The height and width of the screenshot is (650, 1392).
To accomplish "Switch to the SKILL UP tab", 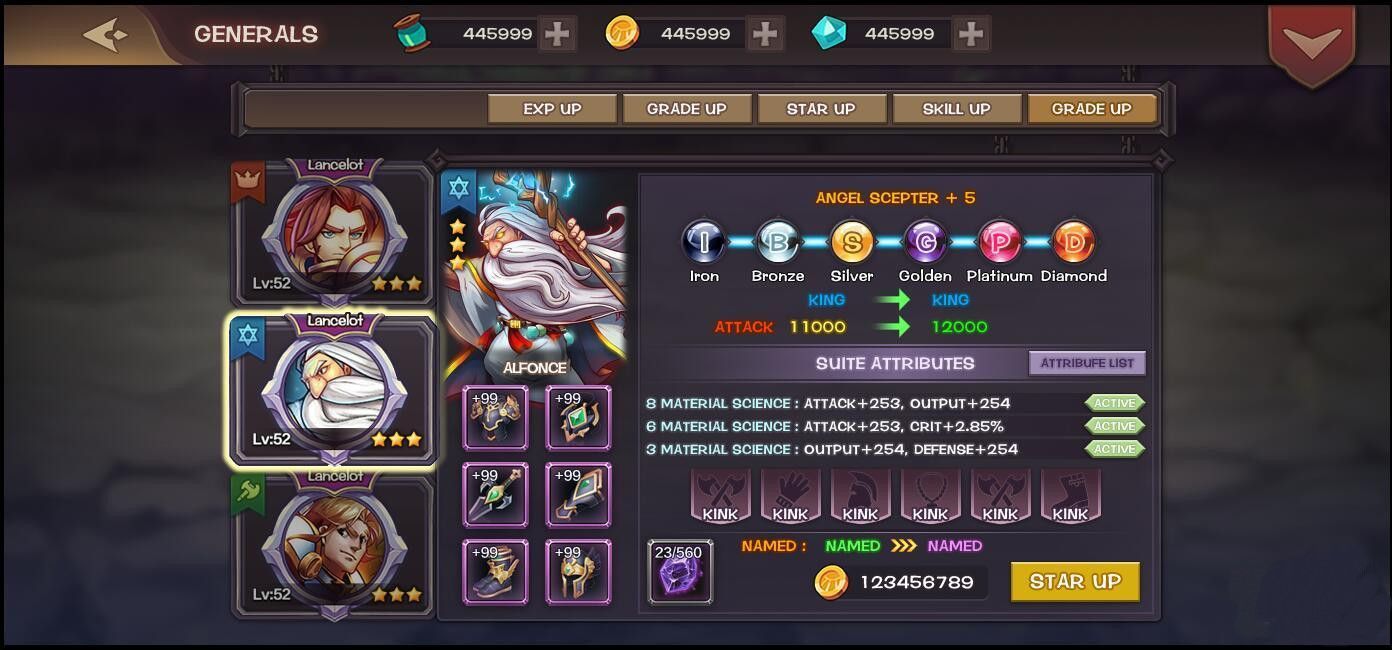I will click(956, 109).
